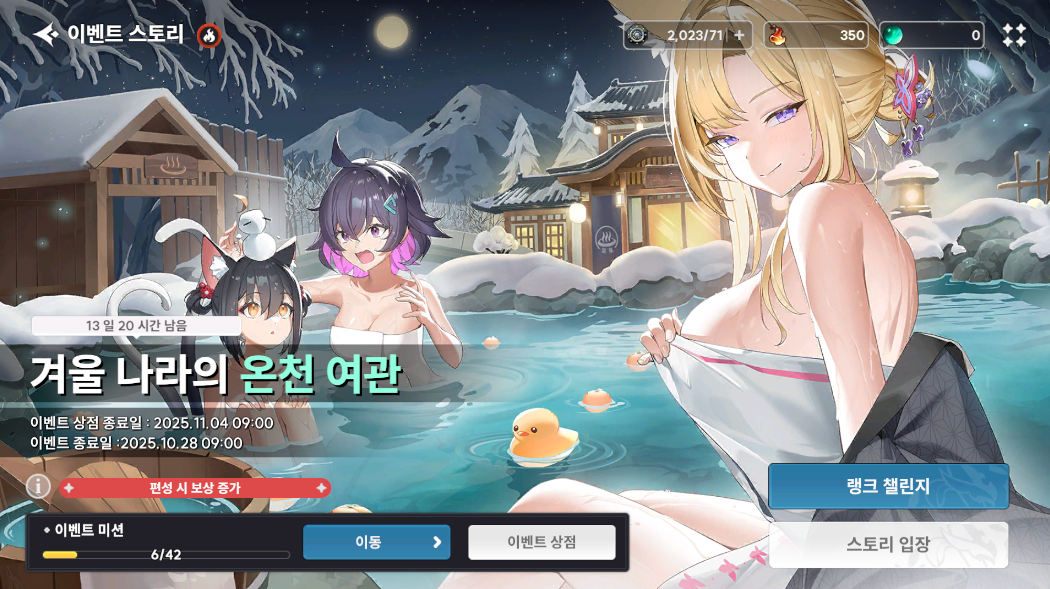The height and width of the screenshot is (589, 1050).
Task: Enter the story via 스토리 입장
Action: coord(888,544)
